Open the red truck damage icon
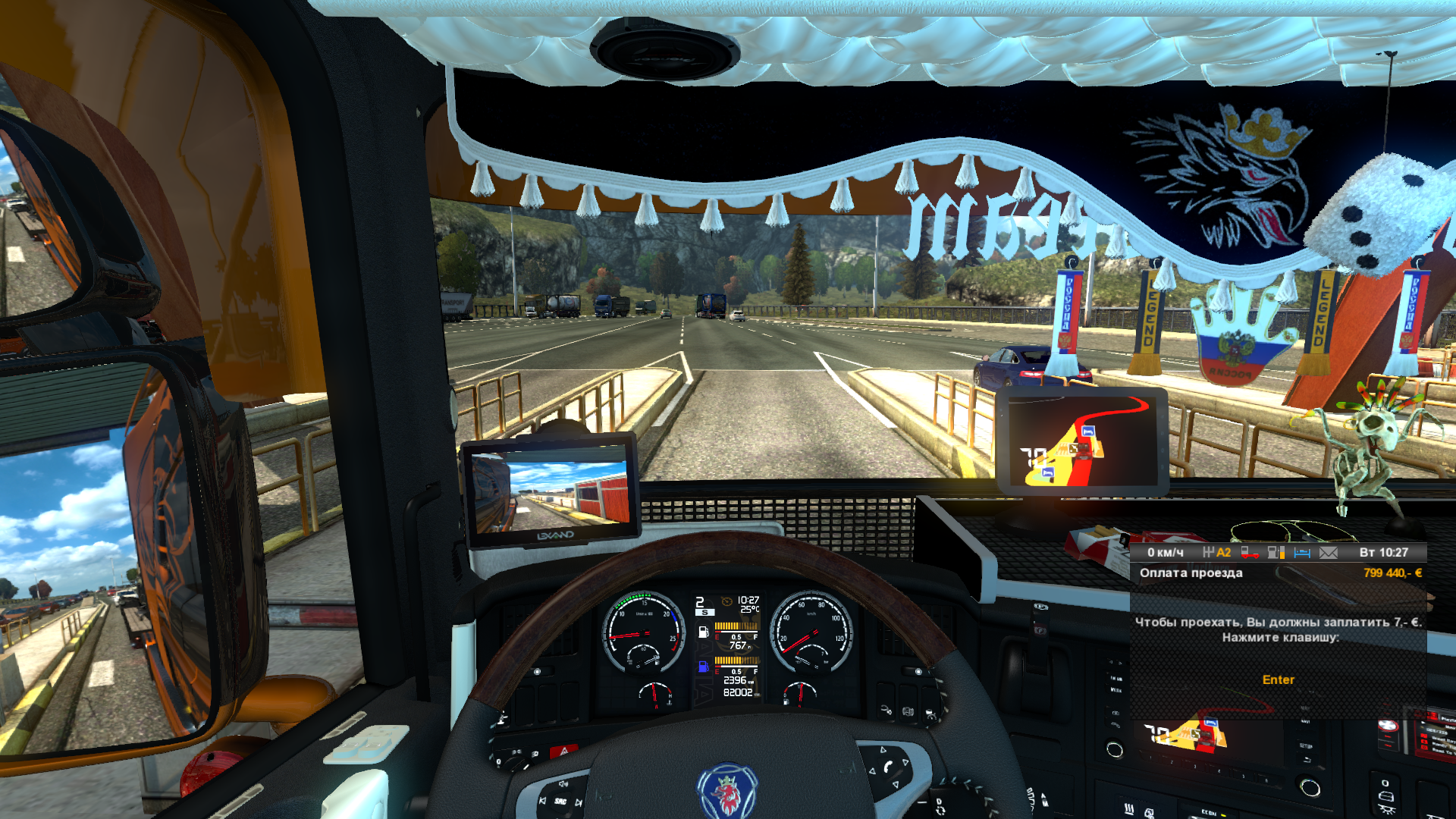The image size is (1456, 819). pos(1249,553)
